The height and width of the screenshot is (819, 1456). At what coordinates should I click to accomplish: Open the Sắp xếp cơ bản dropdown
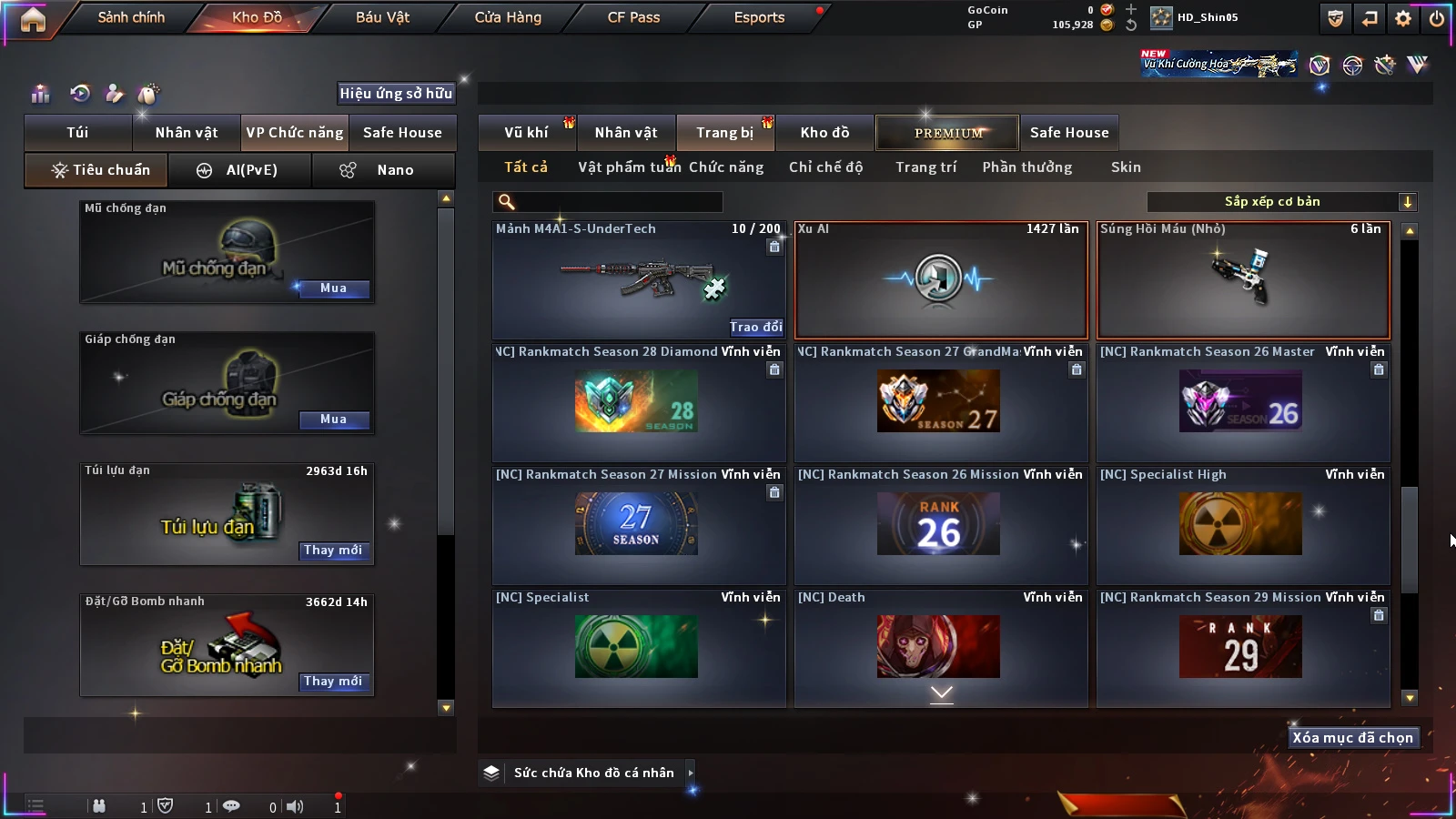tap(1281, 202)
